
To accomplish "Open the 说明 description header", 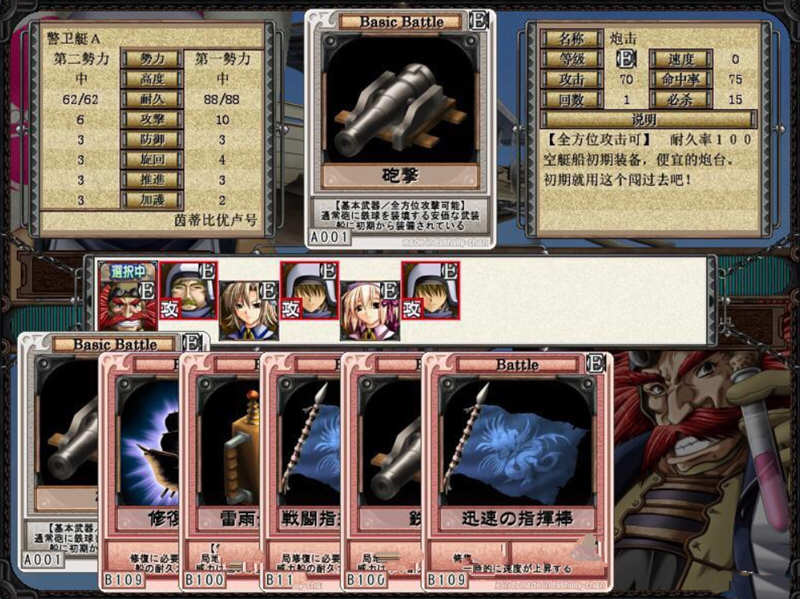I will pyautogui.click(x=645, y=119).
